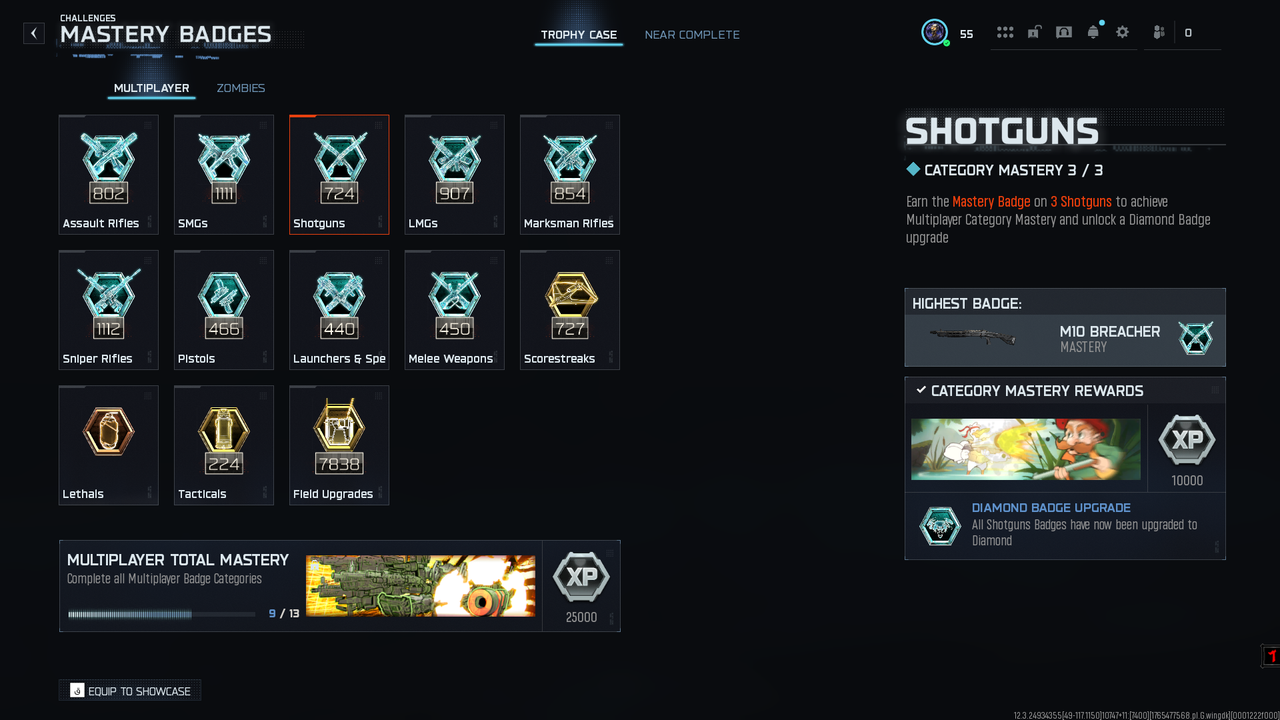1280x720 pixels.
Task: Choose the Melee Weapons badge tile
Action: 454,309
